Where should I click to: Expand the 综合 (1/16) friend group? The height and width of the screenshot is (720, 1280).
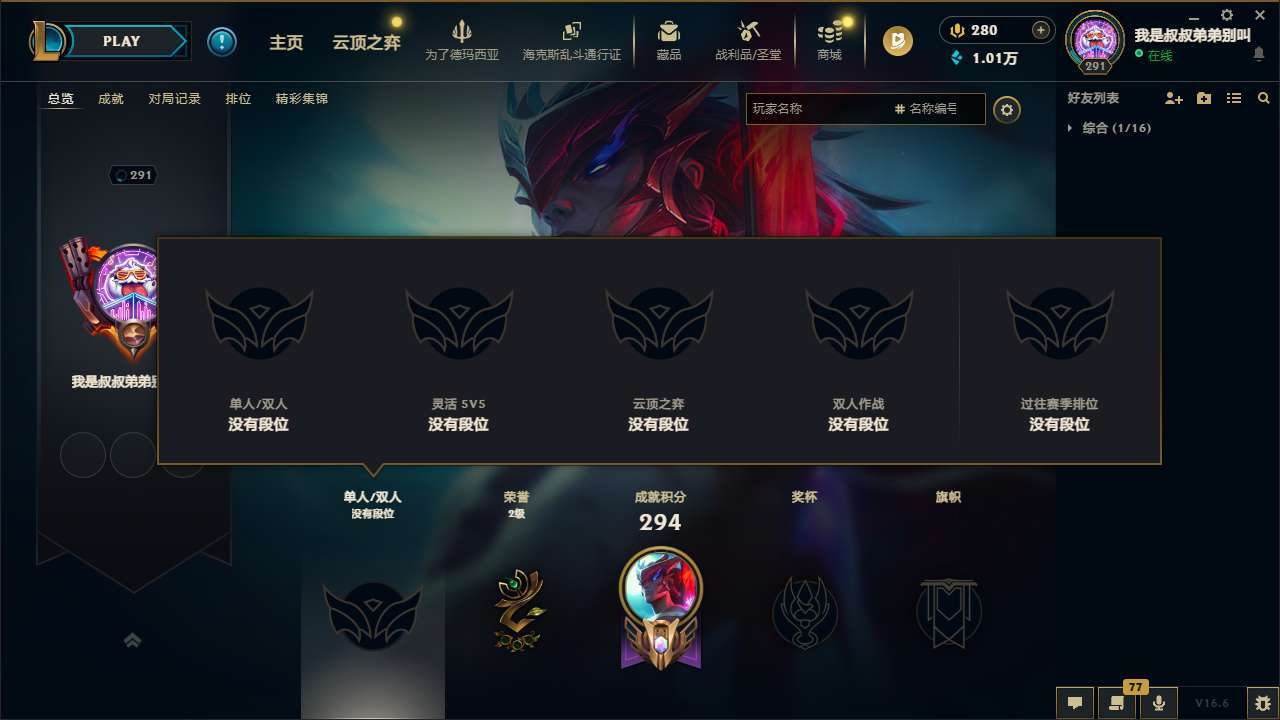click(1115, 128)
